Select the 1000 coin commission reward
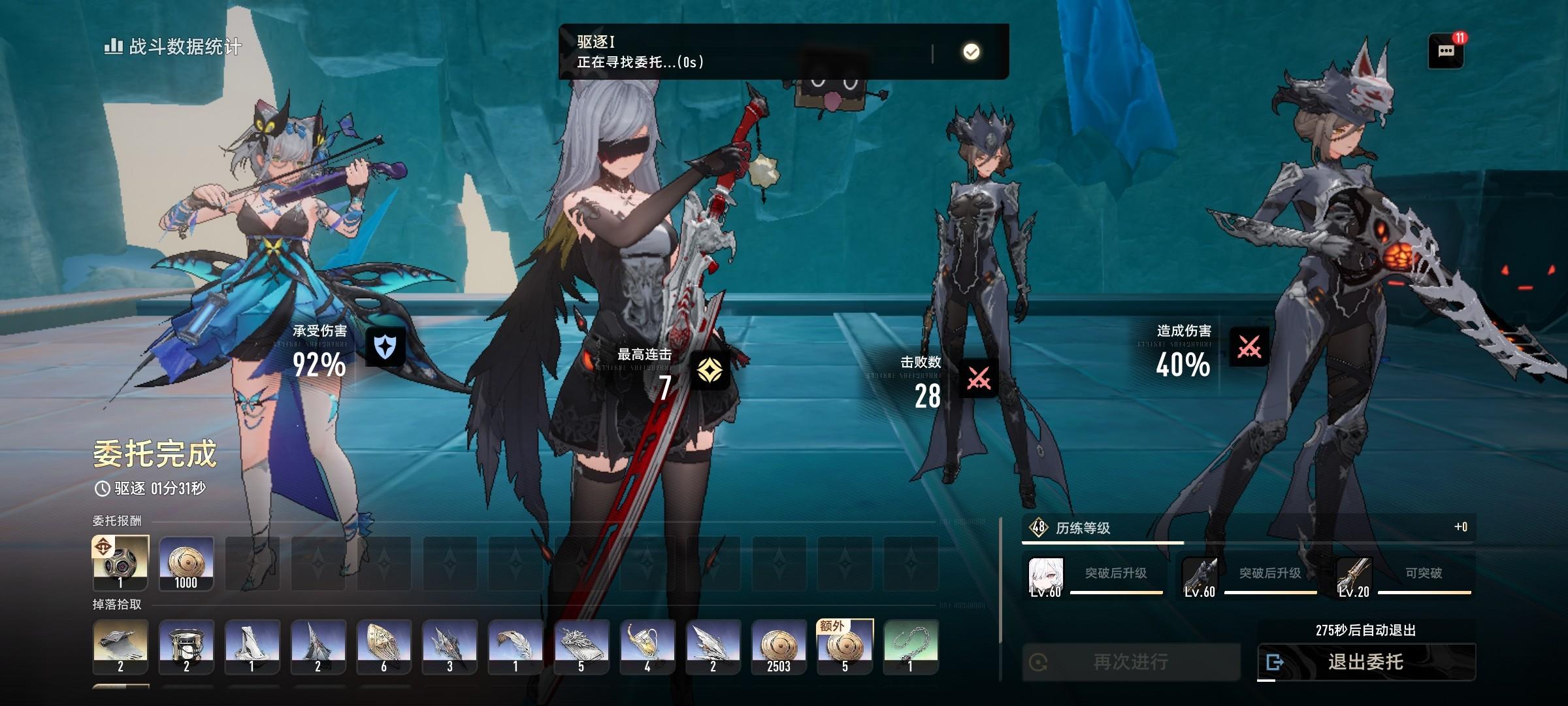The height and width of the screenshot is (706, 1568). (186, 563)
